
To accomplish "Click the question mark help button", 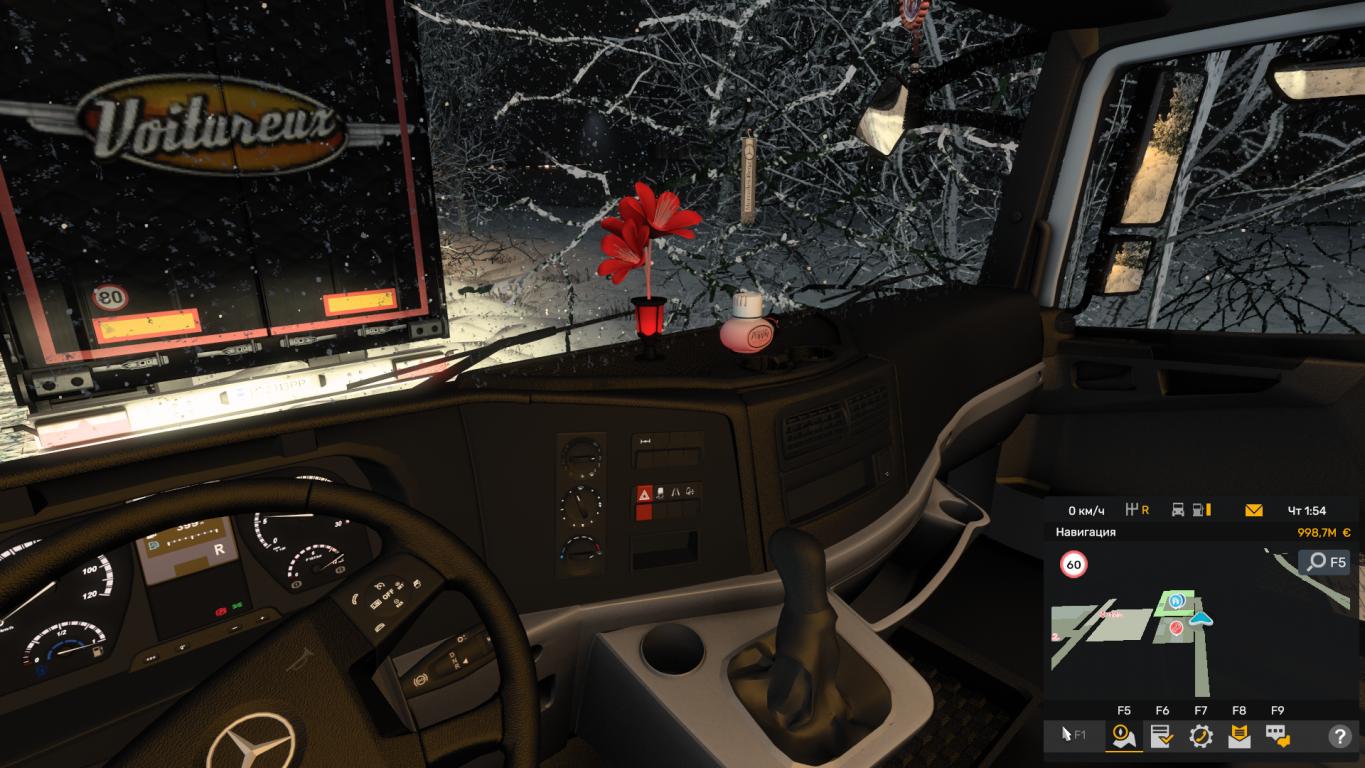I will [1339, 737].
